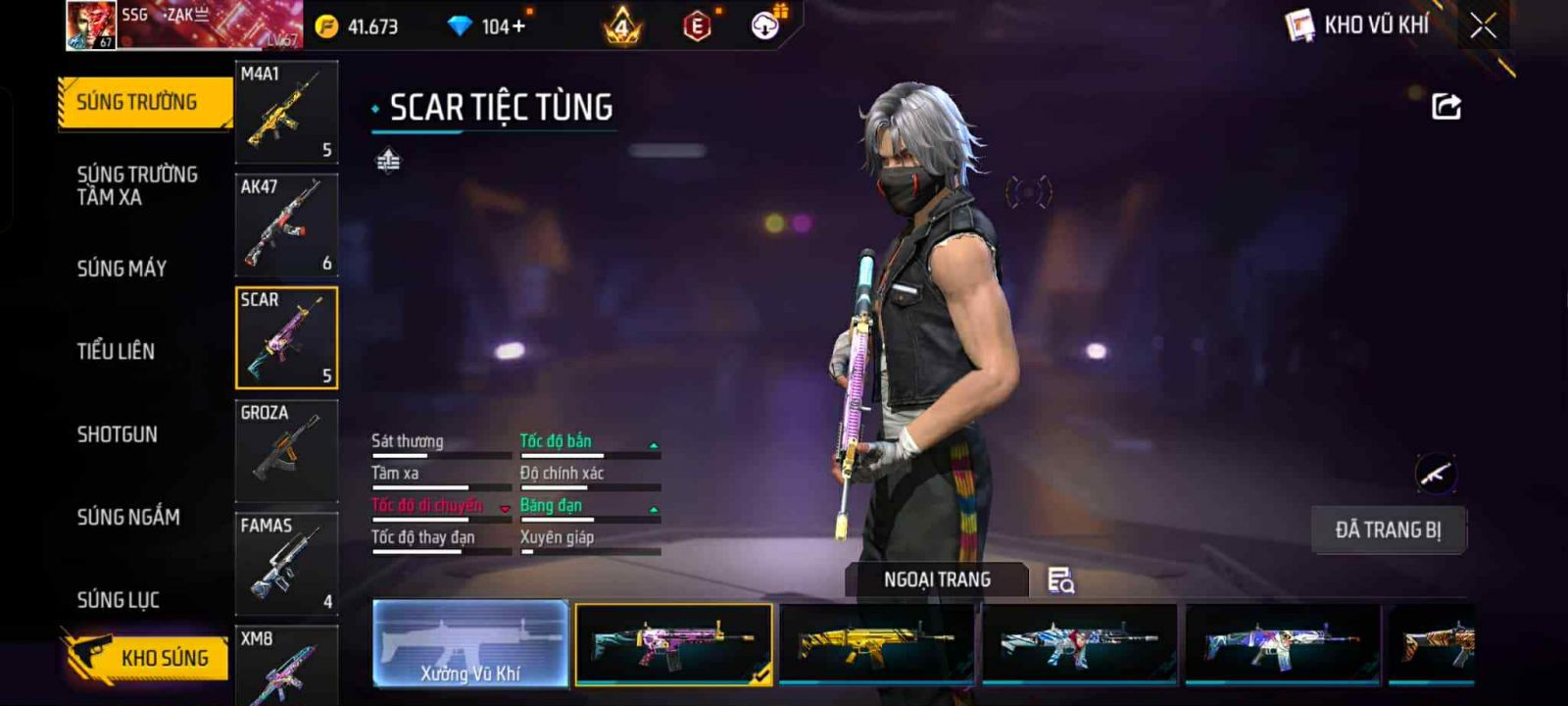The width and height of the screenshot is (1568, 706).
Task: Choose the XM8 weapon tile
Action: point(286,667)
